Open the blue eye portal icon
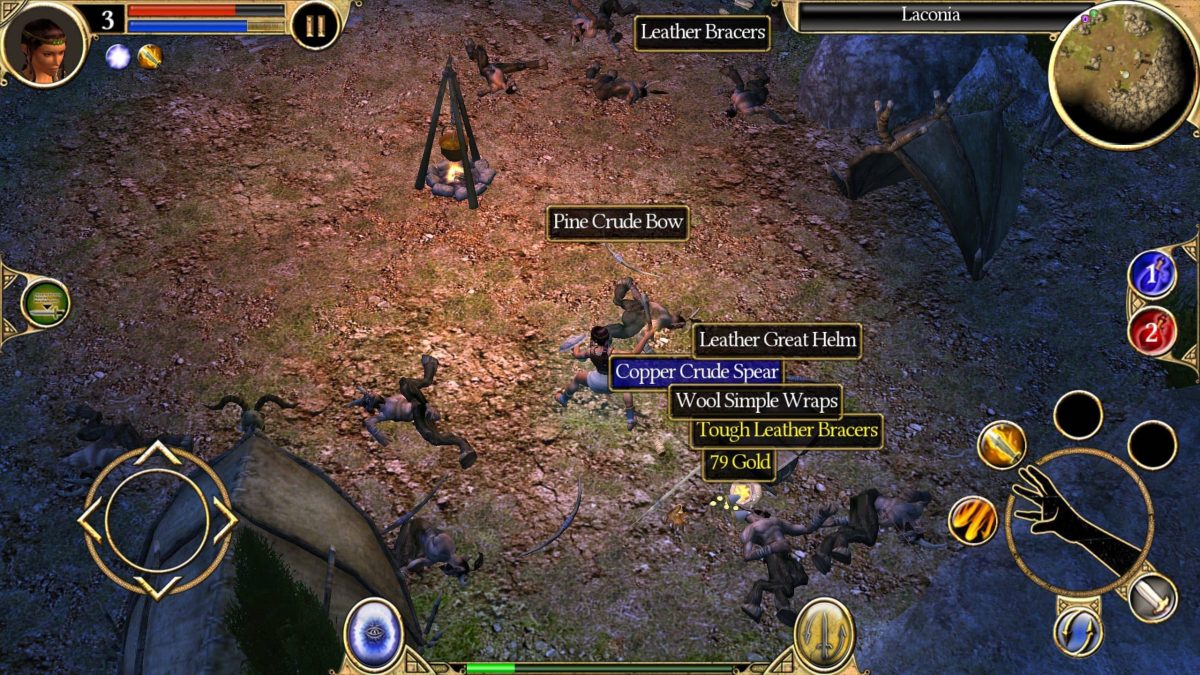 tap(374, 634)
